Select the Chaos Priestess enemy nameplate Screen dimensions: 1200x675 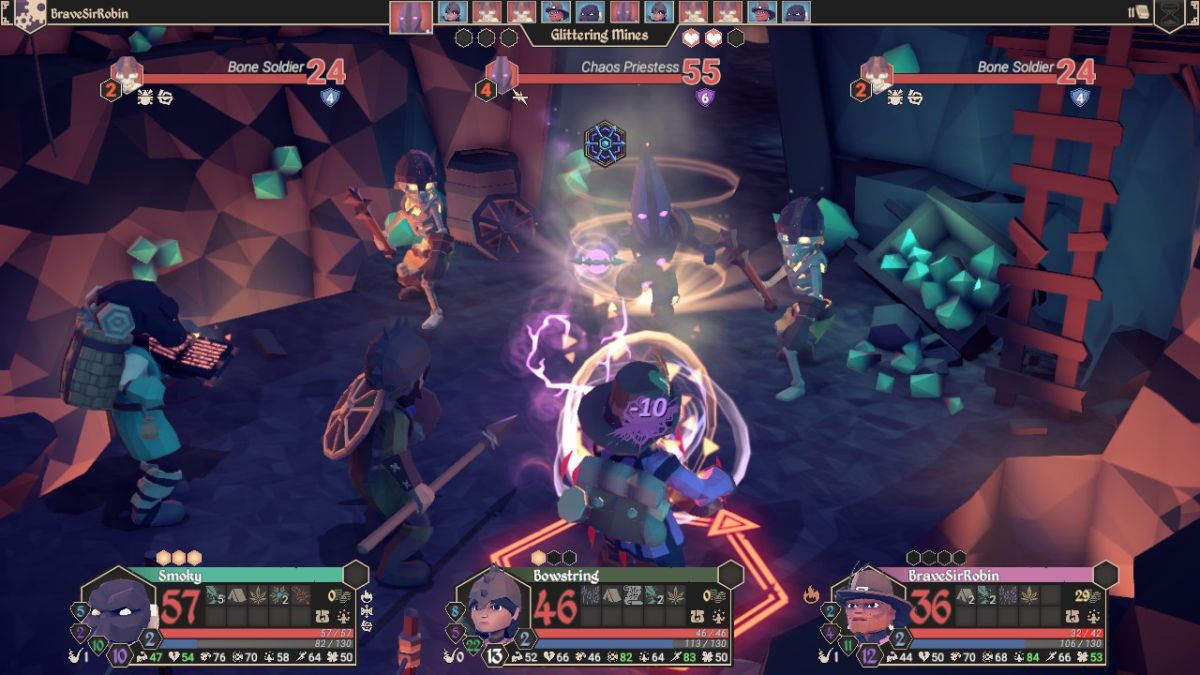(630, 68)
